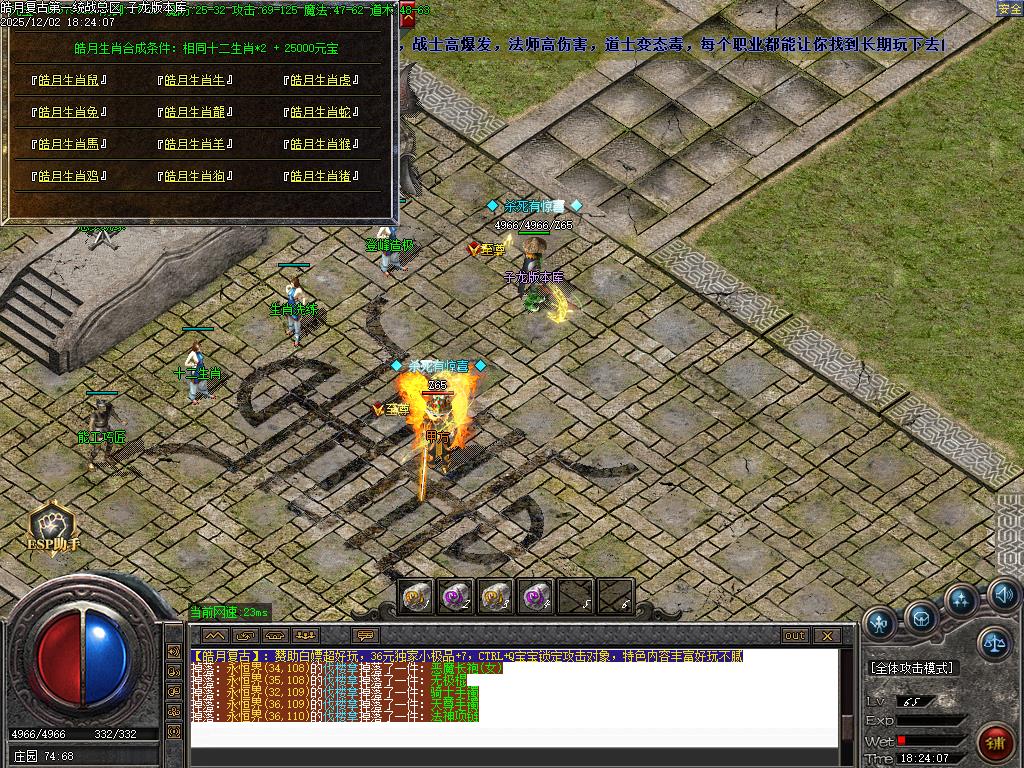
Task: Use the purple scroll in hotbar slot 2
Action: tap(456, 596)
